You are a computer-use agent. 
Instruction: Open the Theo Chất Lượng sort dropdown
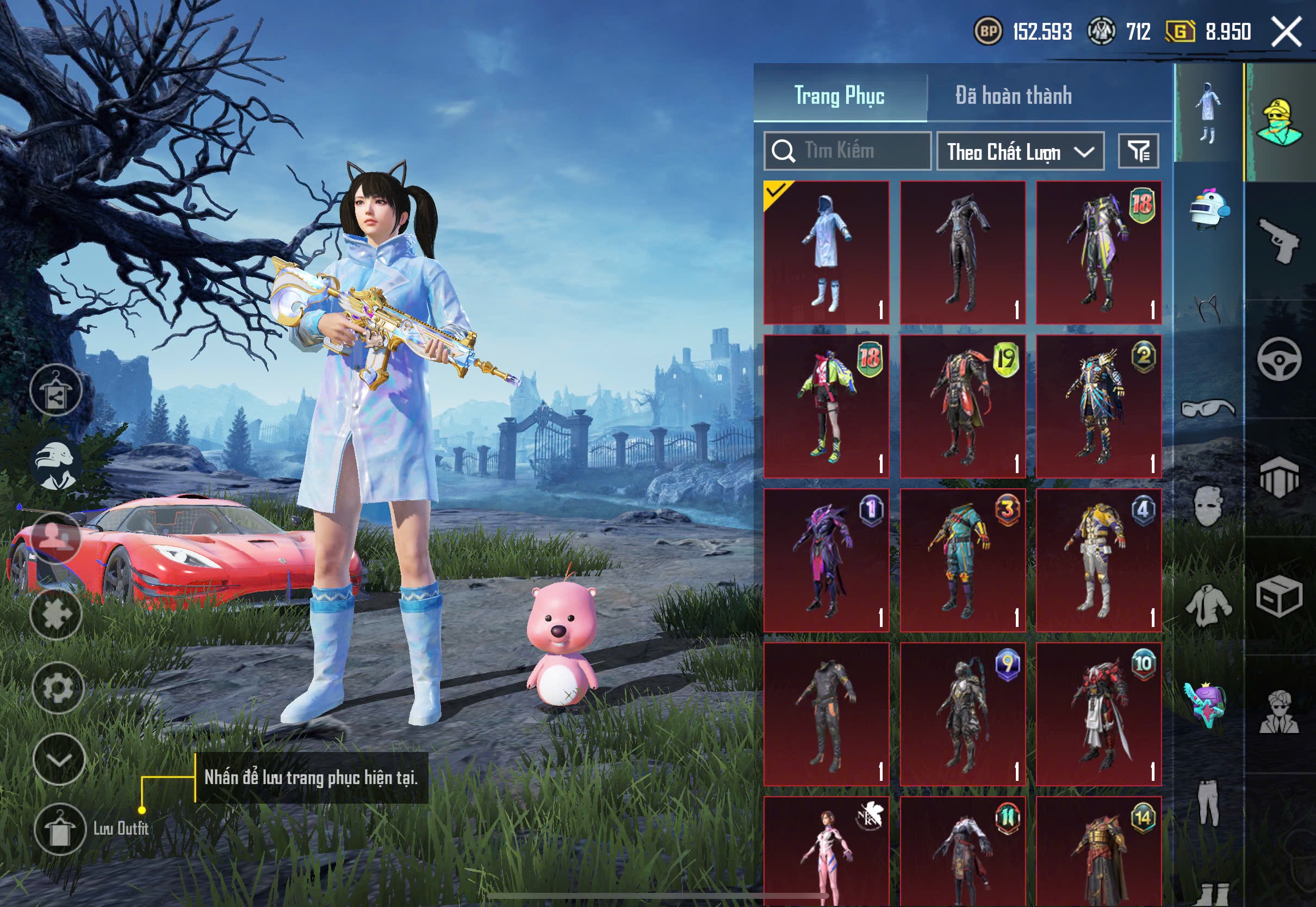(x=1020, y=152)
